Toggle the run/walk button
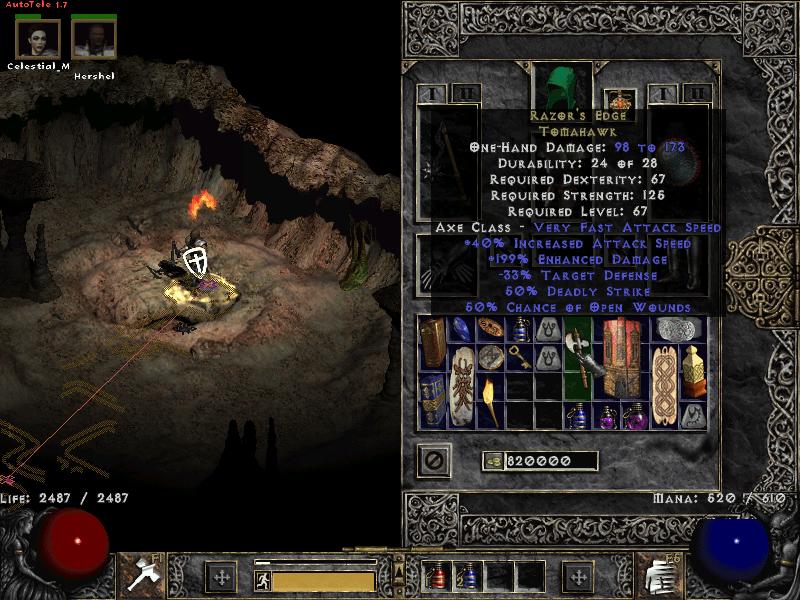This screenshot has height=600, width=800. [261, 580]
